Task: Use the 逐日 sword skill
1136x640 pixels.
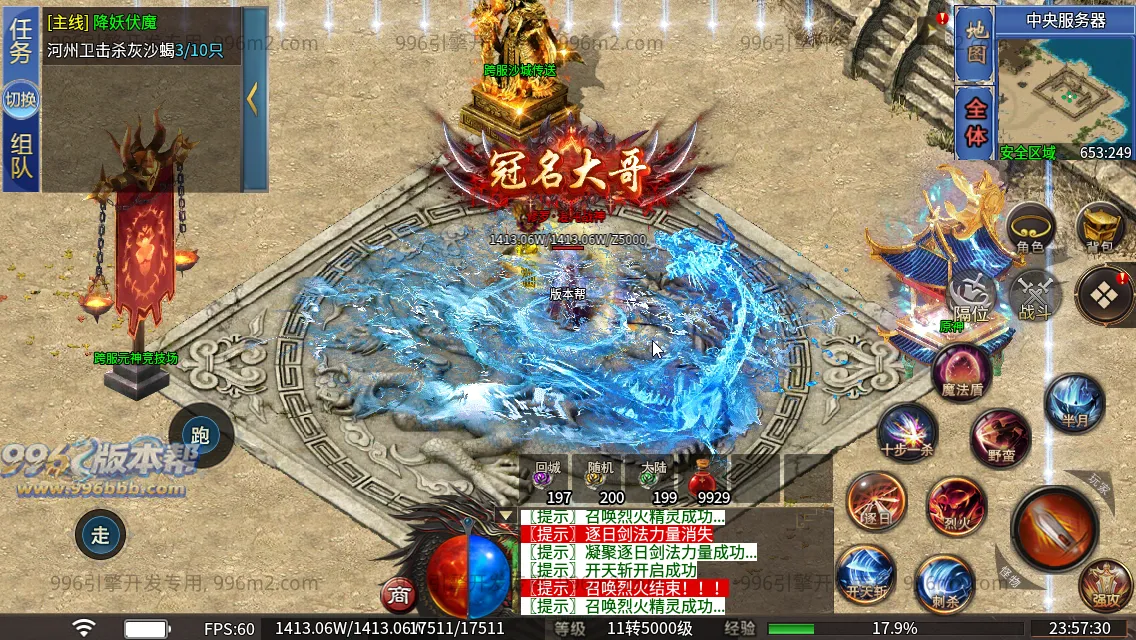Action: point(876,502)
